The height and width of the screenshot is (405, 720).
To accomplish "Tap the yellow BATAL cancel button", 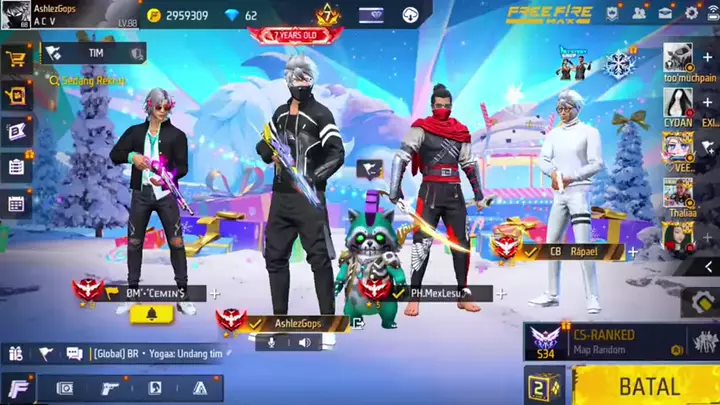I will [x=648, y=386].
